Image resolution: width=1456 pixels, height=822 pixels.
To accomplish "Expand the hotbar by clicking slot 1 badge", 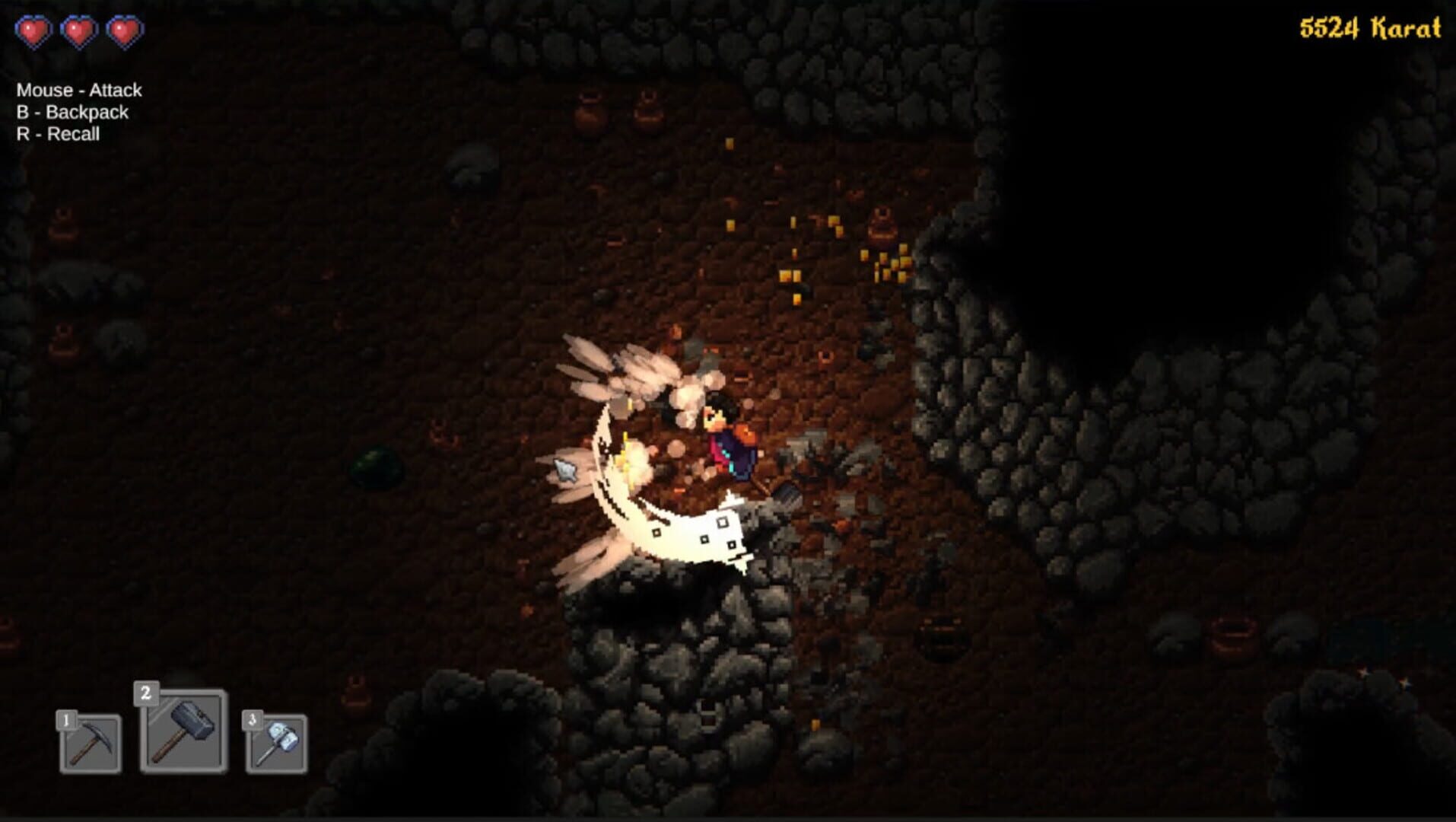I will point(67,719).
